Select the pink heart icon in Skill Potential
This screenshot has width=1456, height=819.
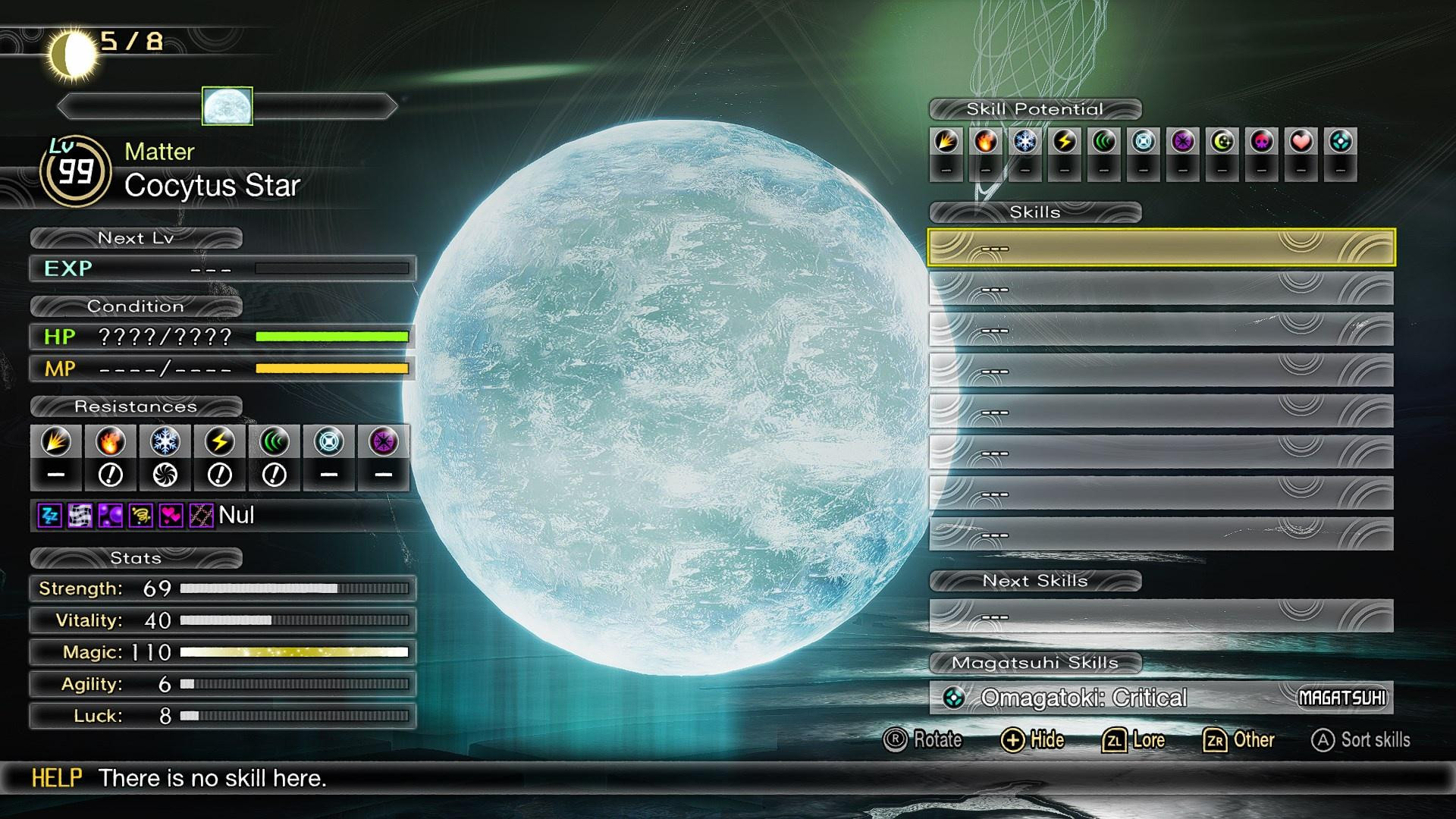[x=1301, y=142]
